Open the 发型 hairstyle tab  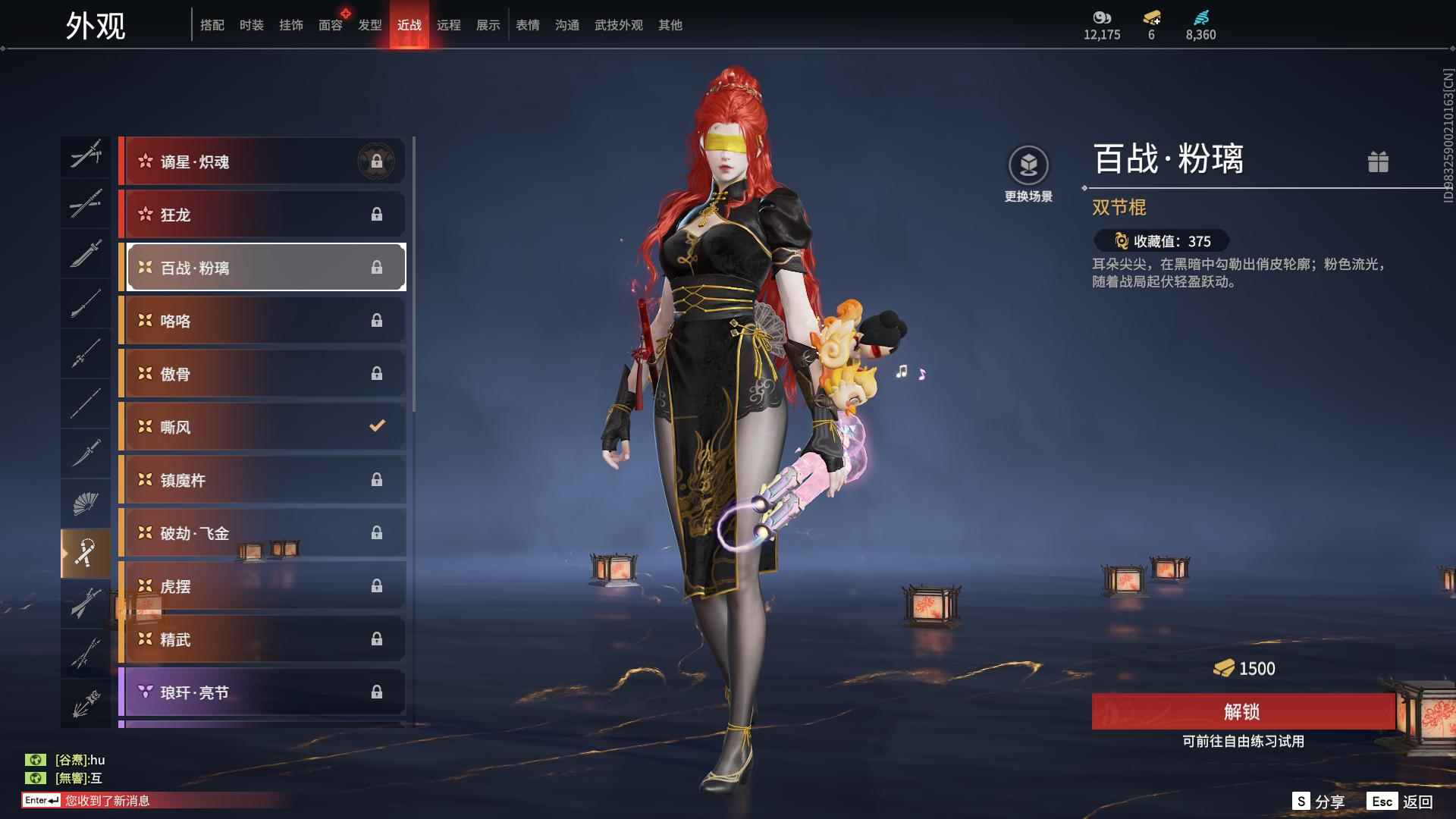coord(369,25)
